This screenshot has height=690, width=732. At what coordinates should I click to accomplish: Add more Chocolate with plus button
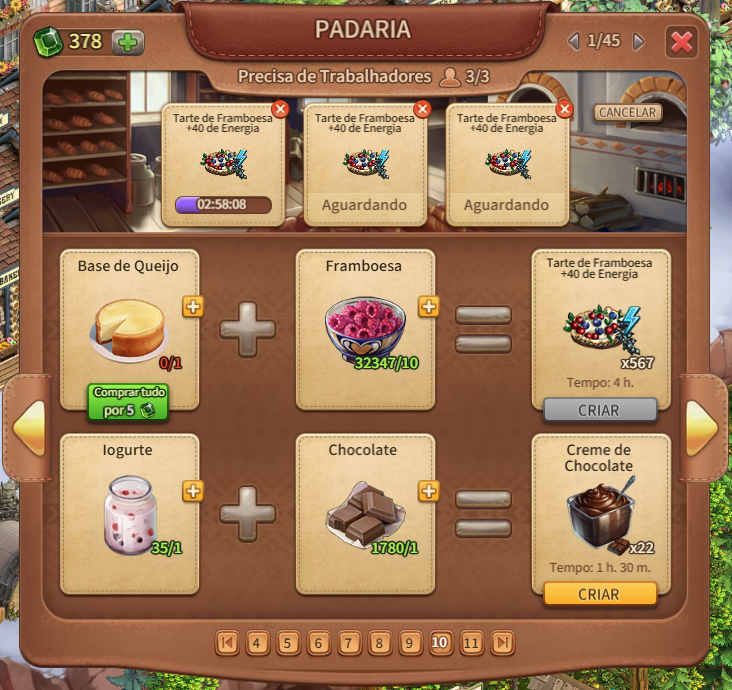[x=429, y=491]
